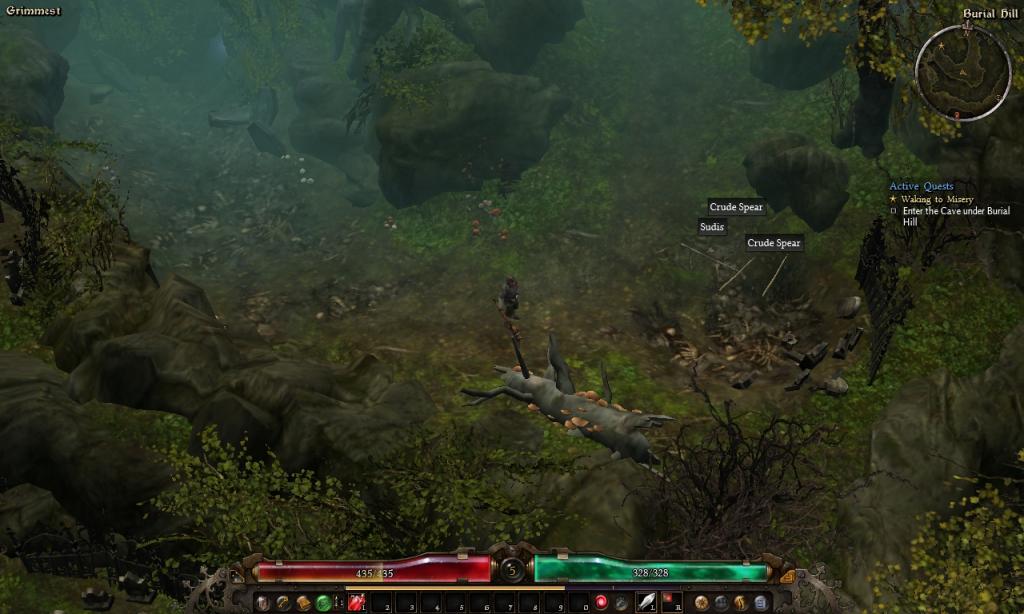The image size is (1024, 614).
Task: Use the red potion in hotbar slot 1
Action: [x=357, y=602]
